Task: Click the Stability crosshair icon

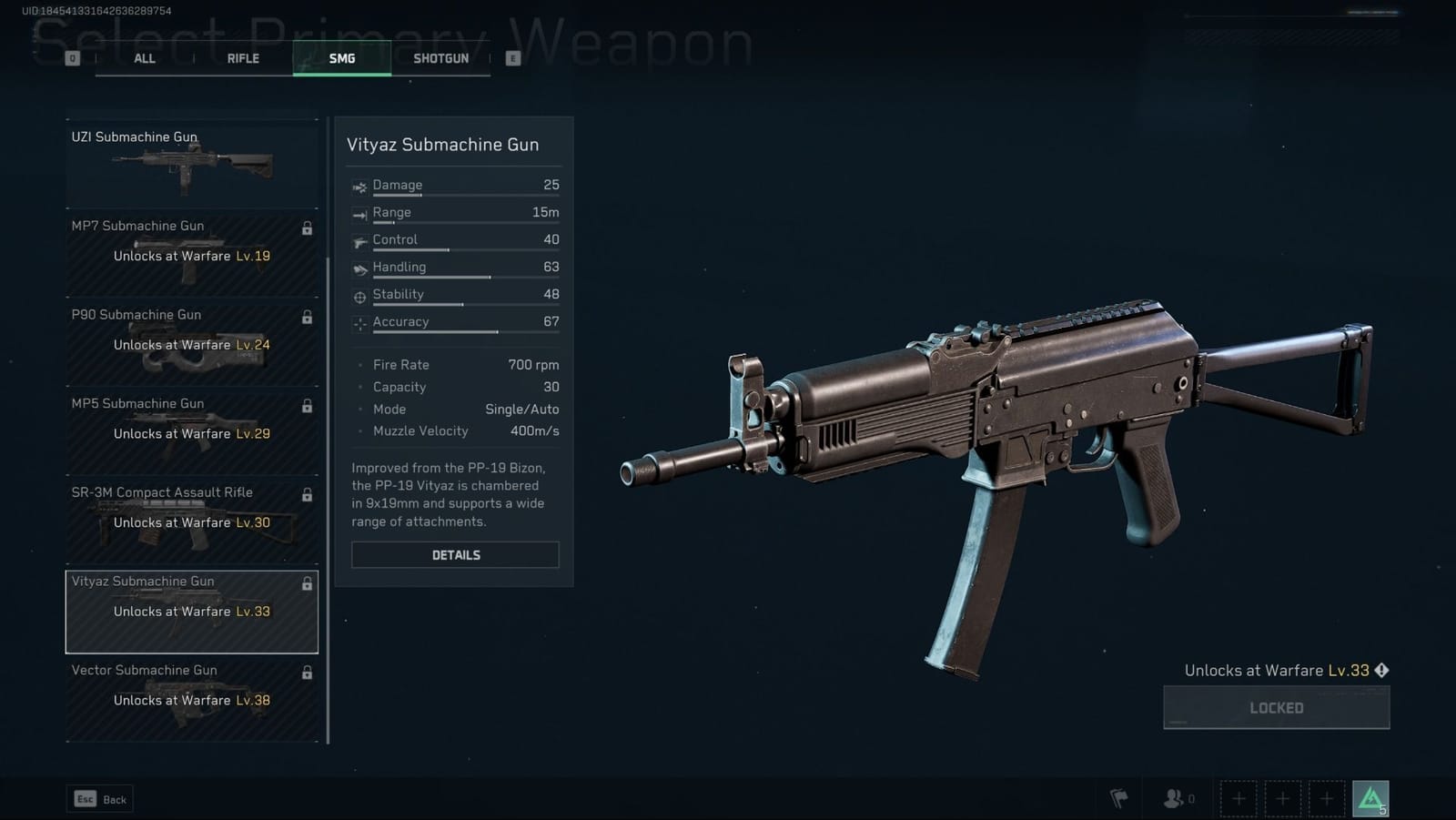Action: click(x=359, y=294)
